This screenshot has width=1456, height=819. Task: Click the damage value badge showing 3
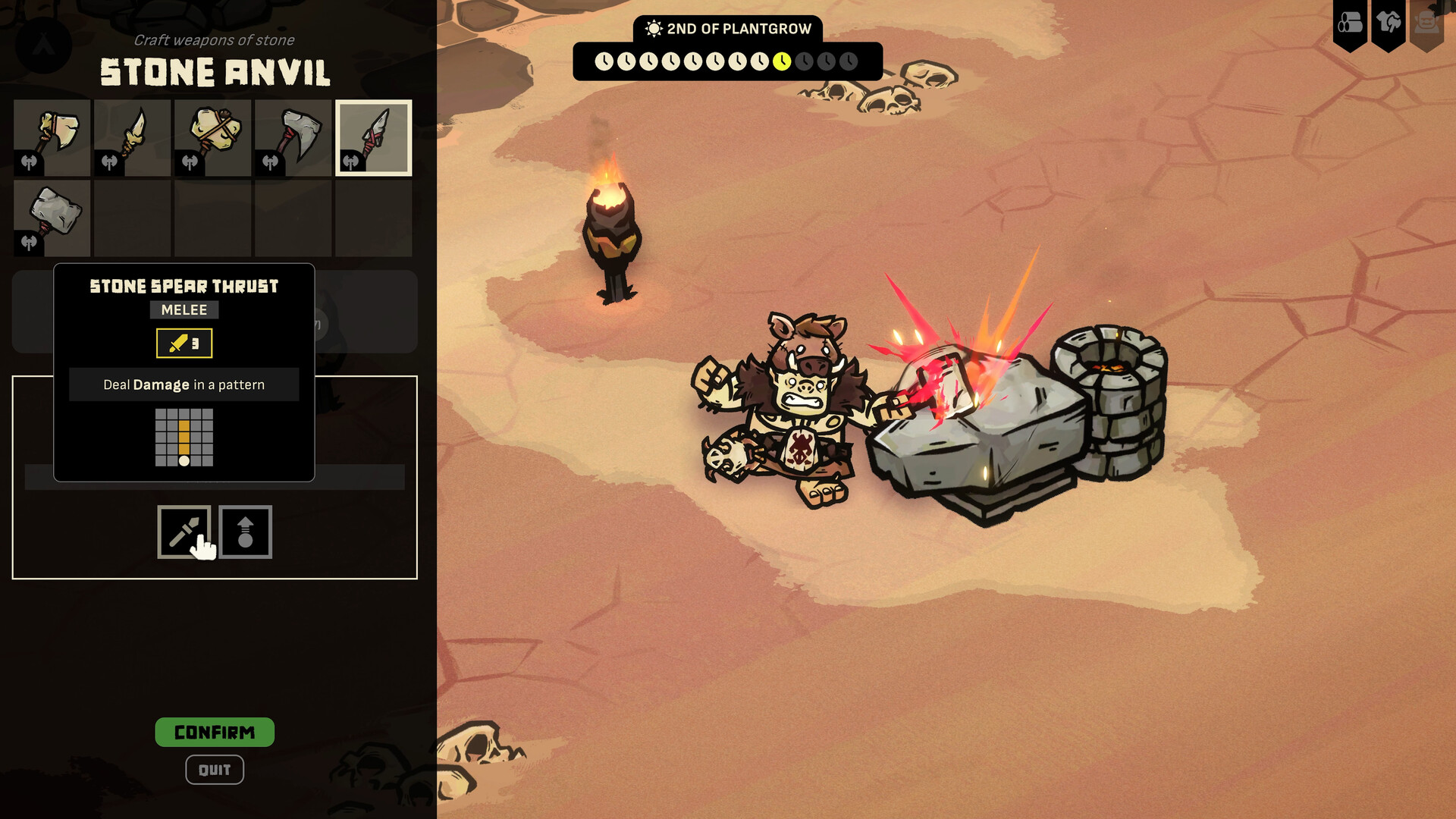[x=184, y=343]
